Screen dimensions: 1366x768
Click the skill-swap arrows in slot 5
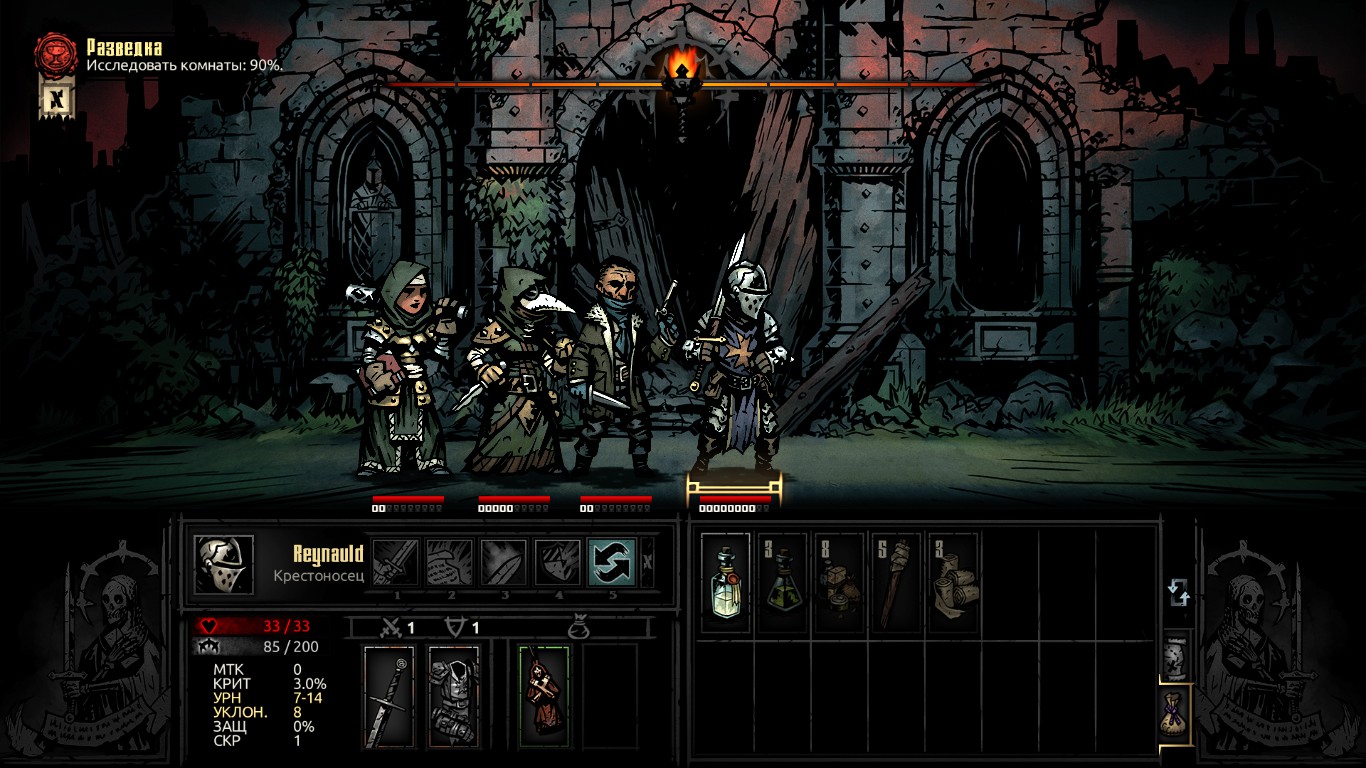point(610,562)
